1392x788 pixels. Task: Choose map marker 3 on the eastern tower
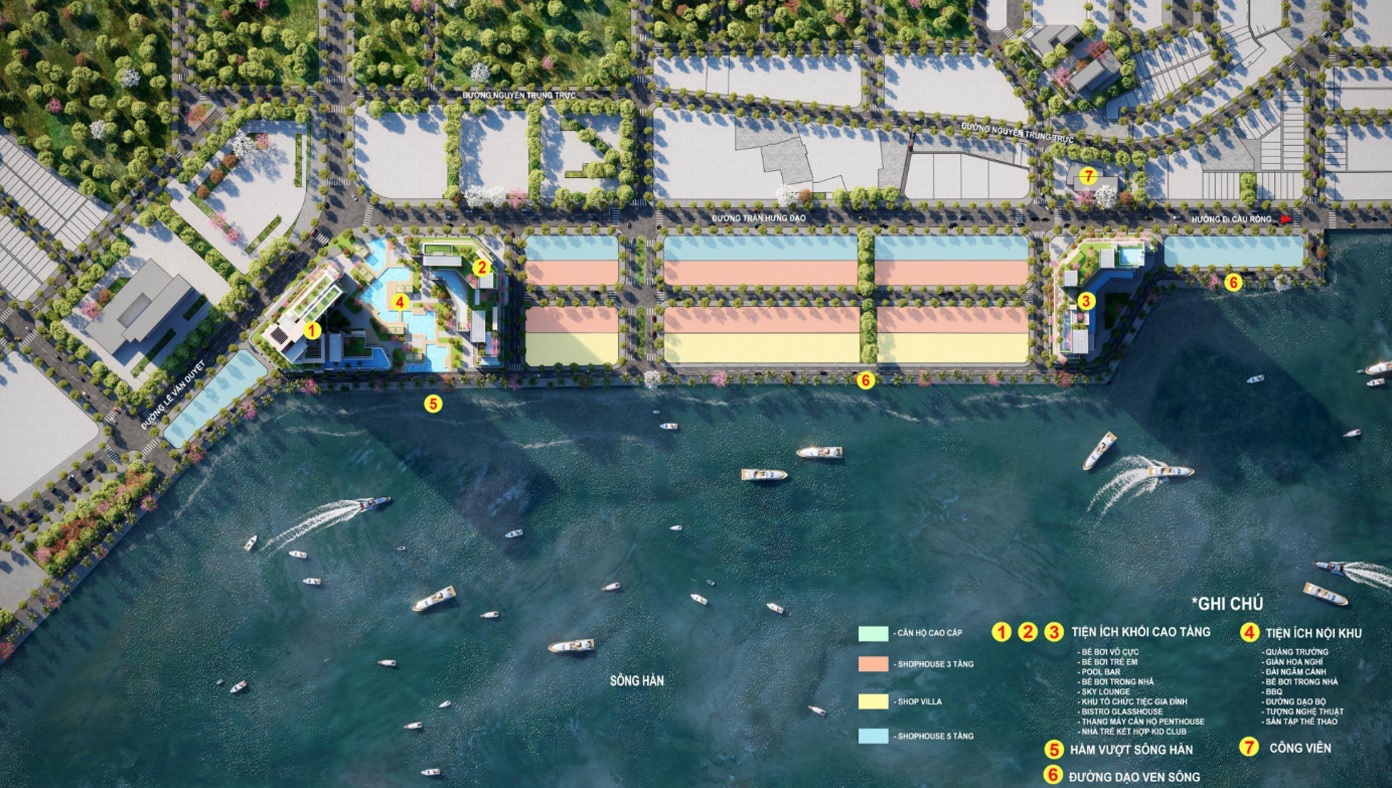1087,300
